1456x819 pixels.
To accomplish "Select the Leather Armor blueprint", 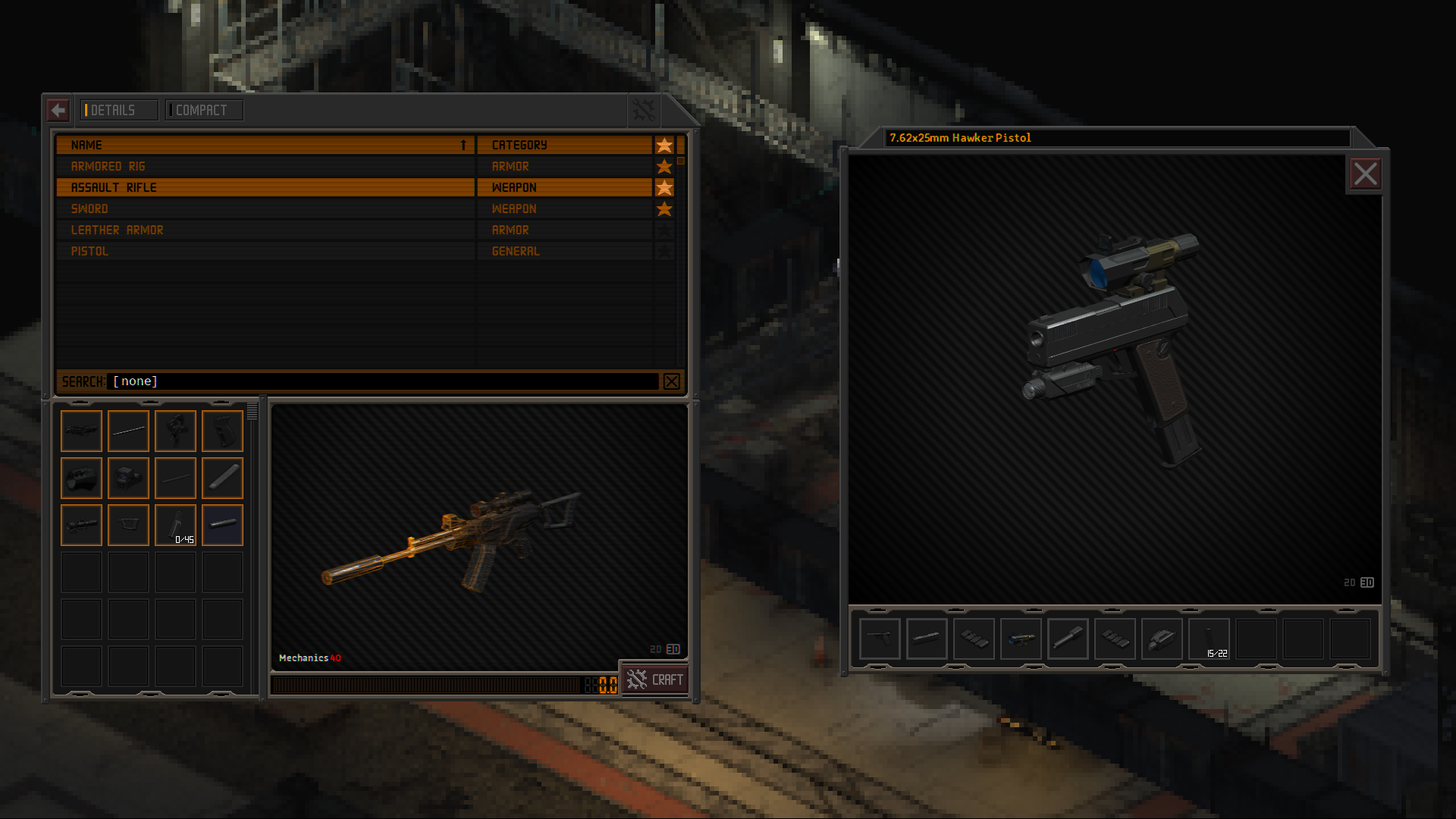I will 265,230.
